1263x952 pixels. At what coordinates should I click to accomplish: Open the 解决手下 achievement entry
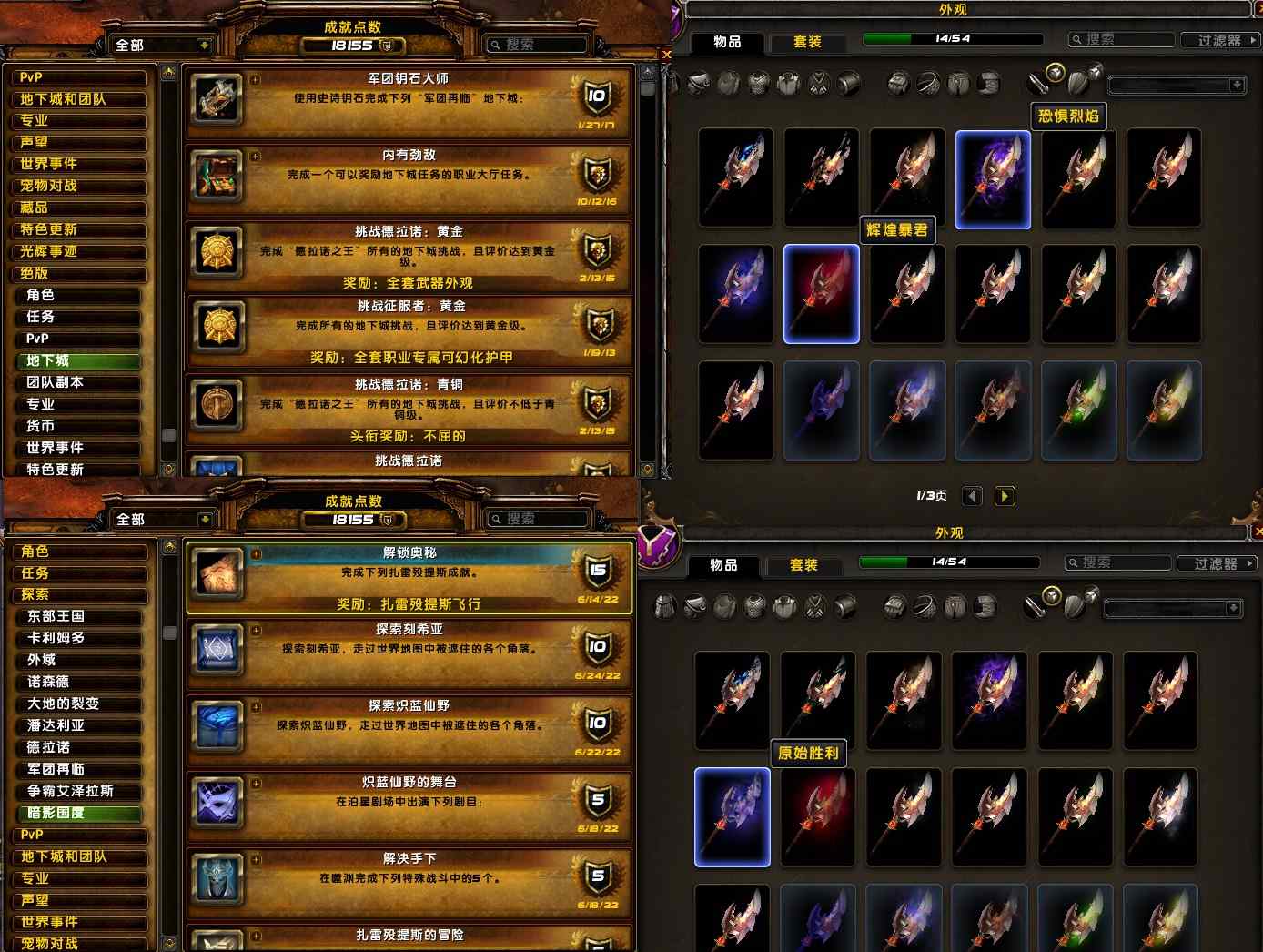pos(408,879)
